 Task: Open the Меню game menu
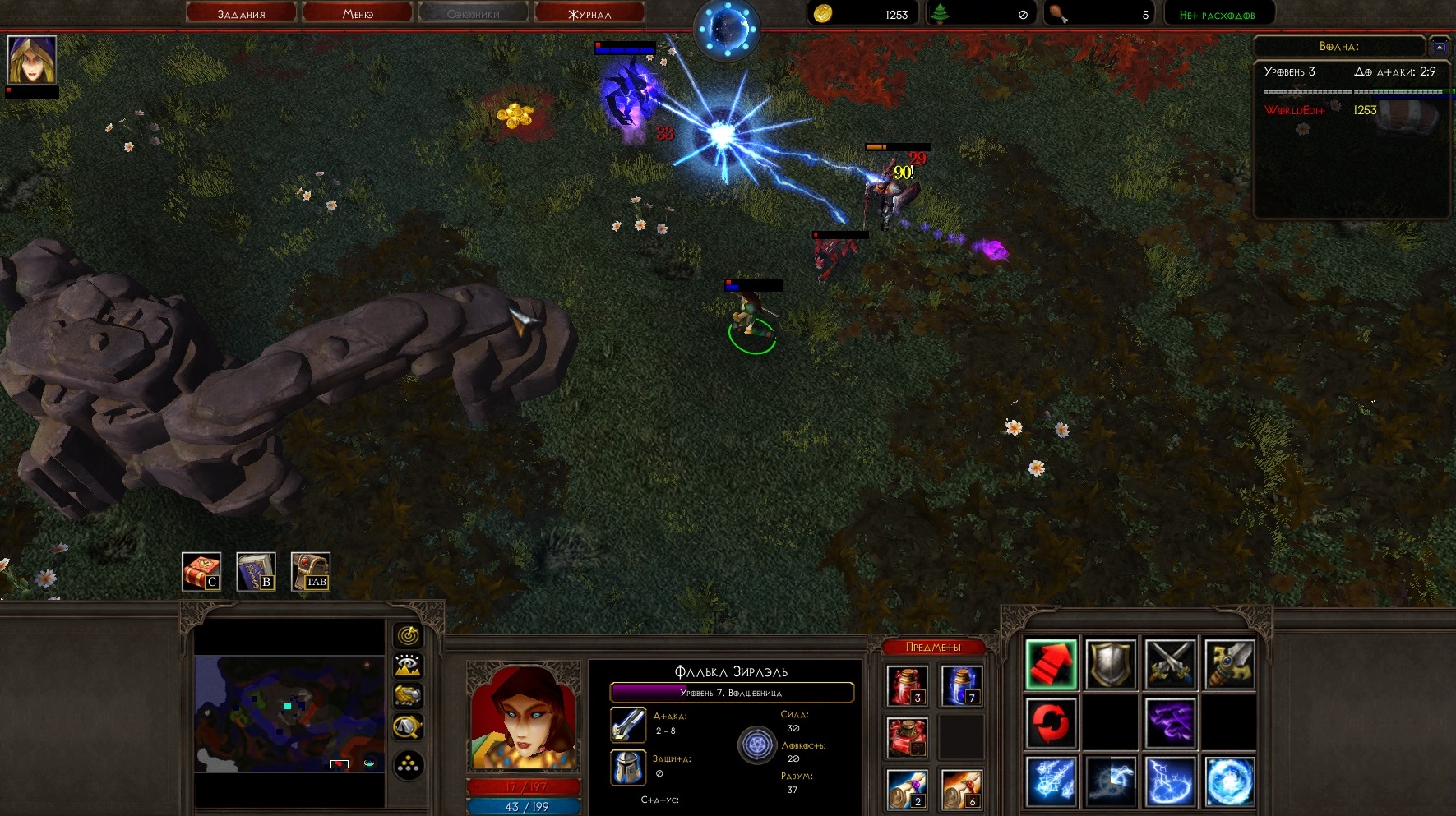coord(358,13)
